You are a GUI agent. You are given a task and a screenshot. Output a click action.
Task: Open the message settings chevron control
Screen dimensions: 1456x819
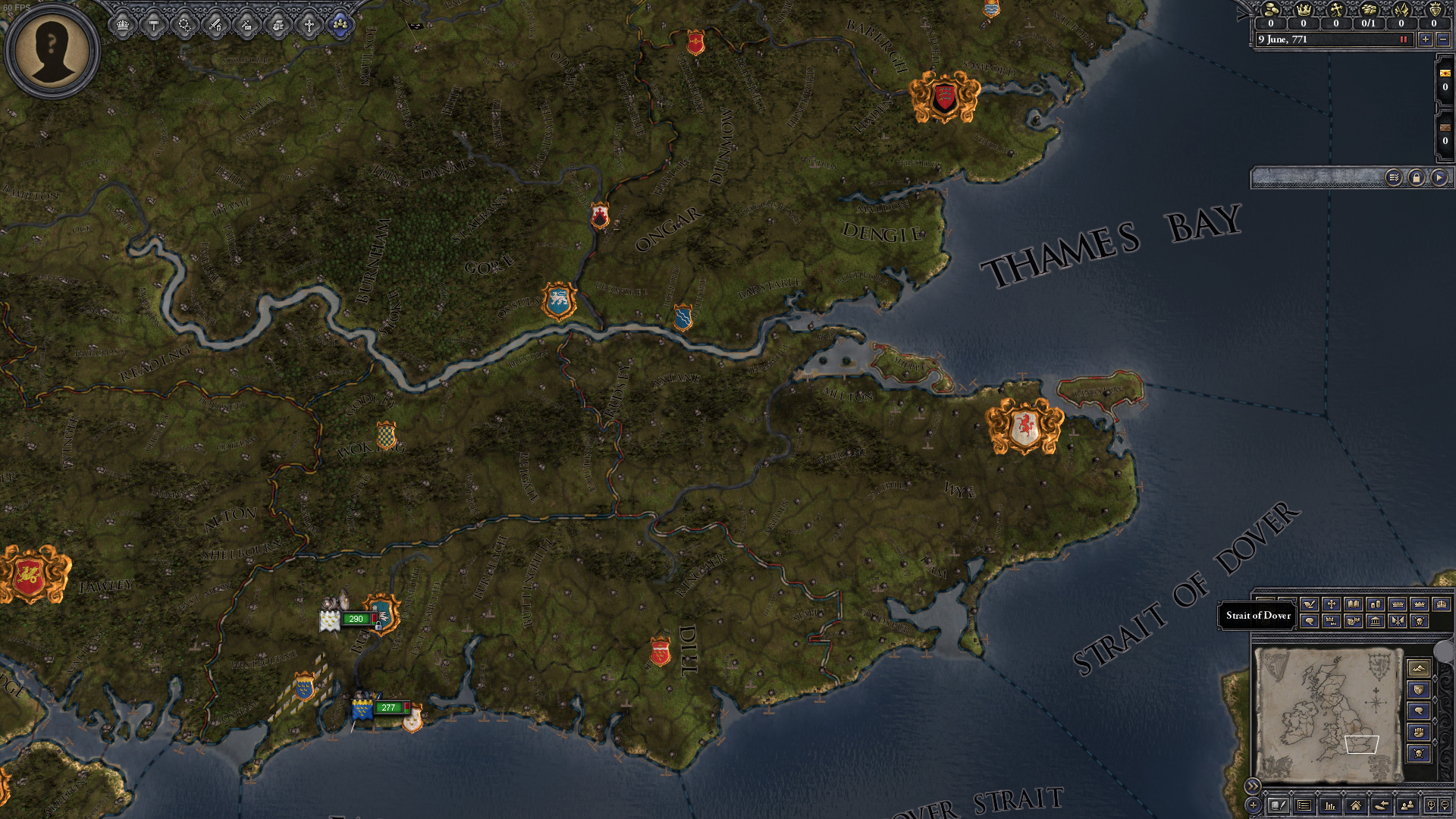tap(1395, 178)
